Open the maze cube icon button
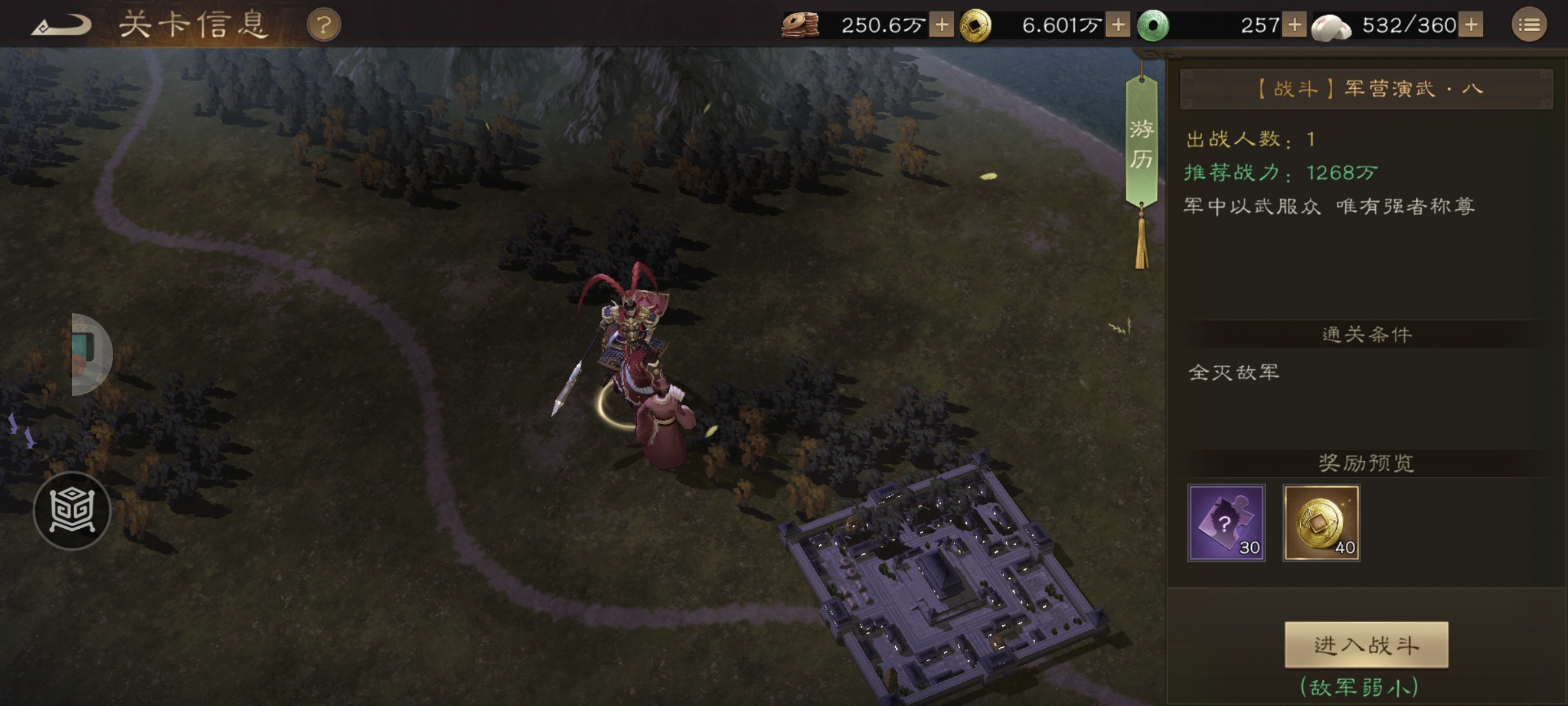This screenshot has height=706, width=1568. pos(72,511)
